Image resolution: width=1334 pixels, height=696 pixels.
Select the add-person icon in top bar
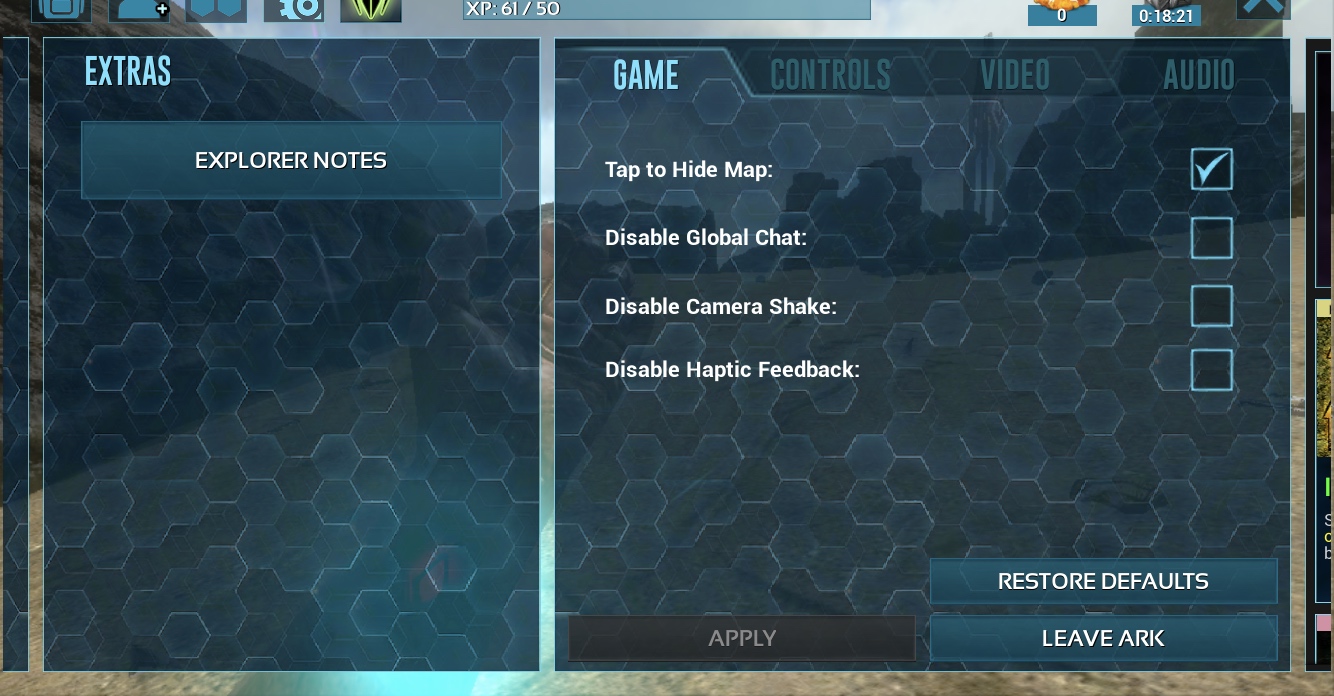(x=140, y=9)
